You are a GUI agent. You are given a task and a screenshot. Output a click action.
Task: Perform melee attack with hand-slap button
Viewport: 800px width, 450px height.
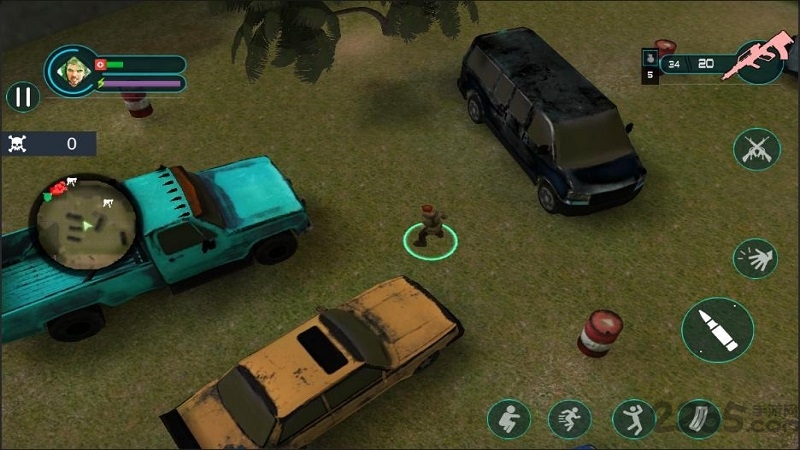(x=755, y=258)
